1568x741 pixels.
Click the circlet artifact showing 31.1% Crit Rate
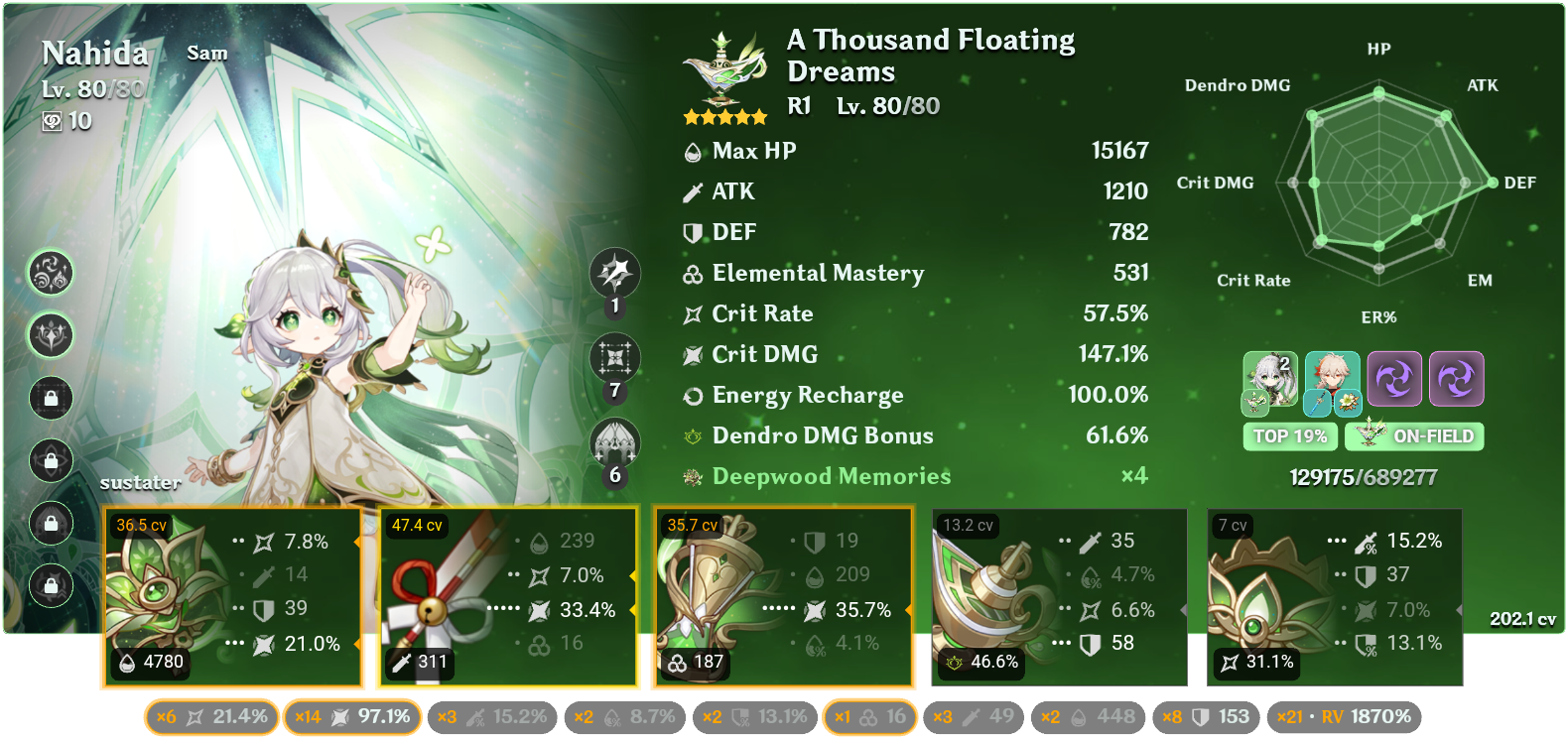coord(1335,595)
